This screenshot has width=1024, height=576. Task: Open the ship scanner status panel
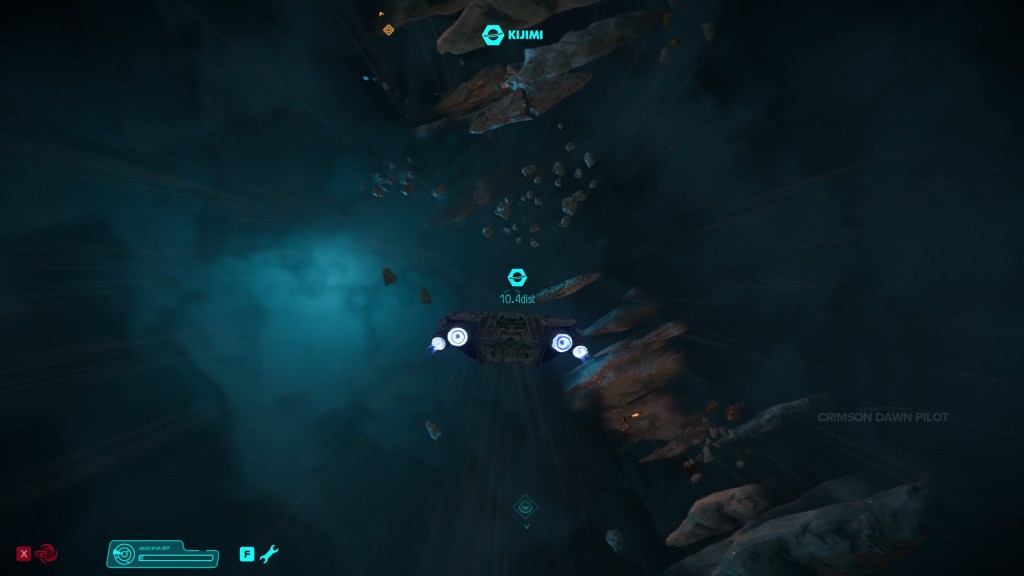pyautogui.click(x=162, y=553)
